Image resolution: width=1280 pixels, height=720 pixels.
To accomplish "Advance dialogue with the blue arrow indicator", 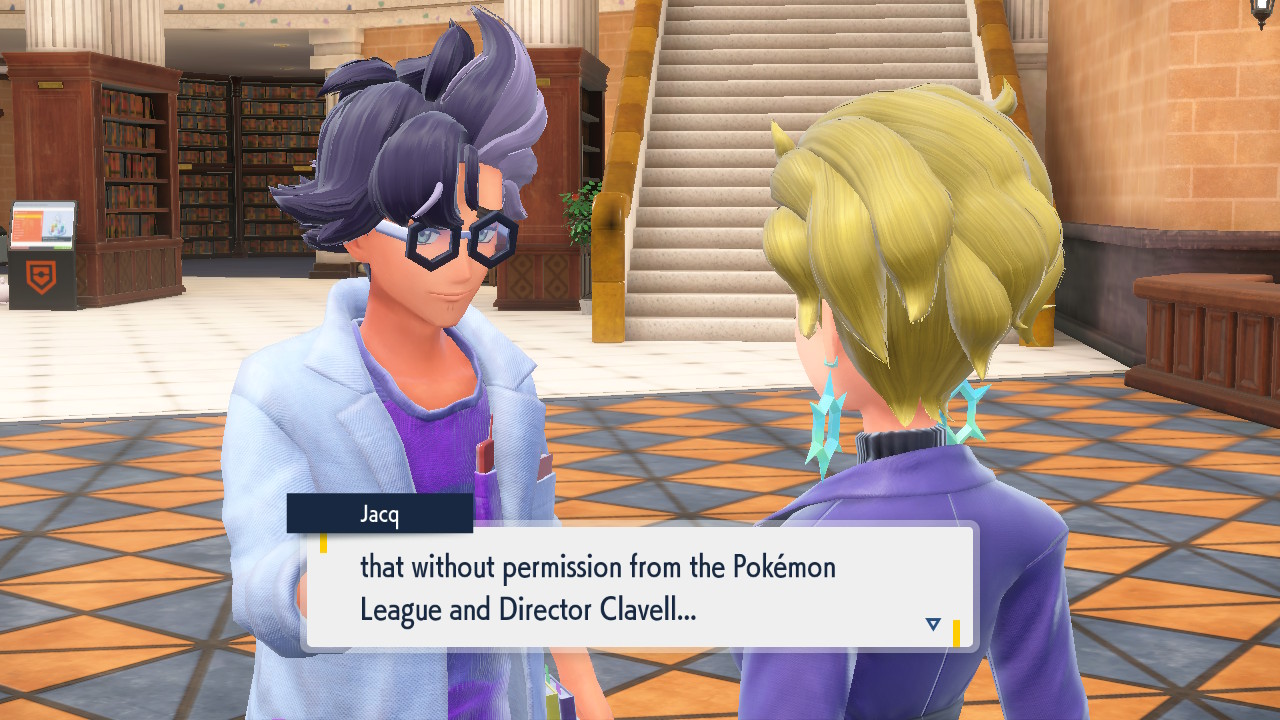I will [933, 624].
